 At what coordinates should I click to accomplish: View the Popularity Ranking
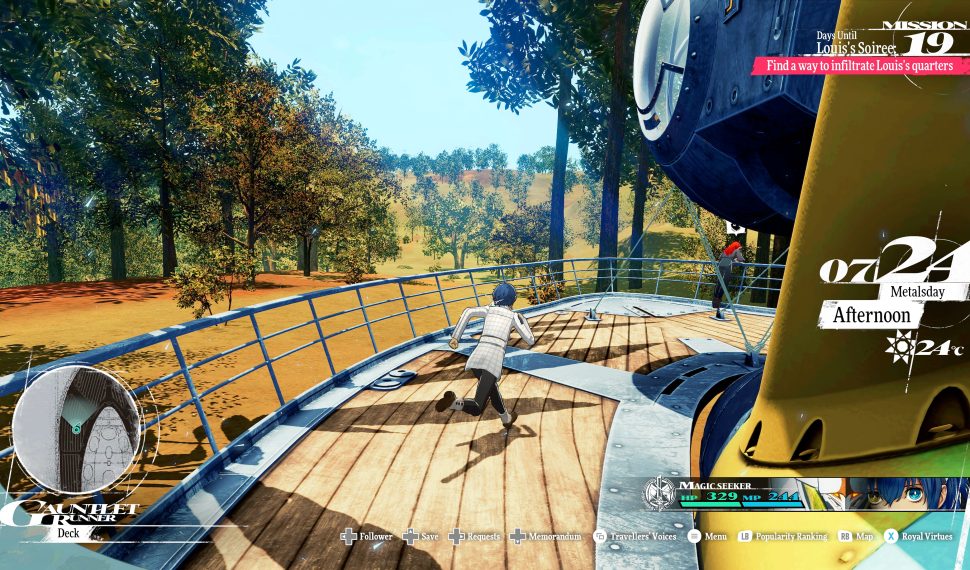coord(783,537)
